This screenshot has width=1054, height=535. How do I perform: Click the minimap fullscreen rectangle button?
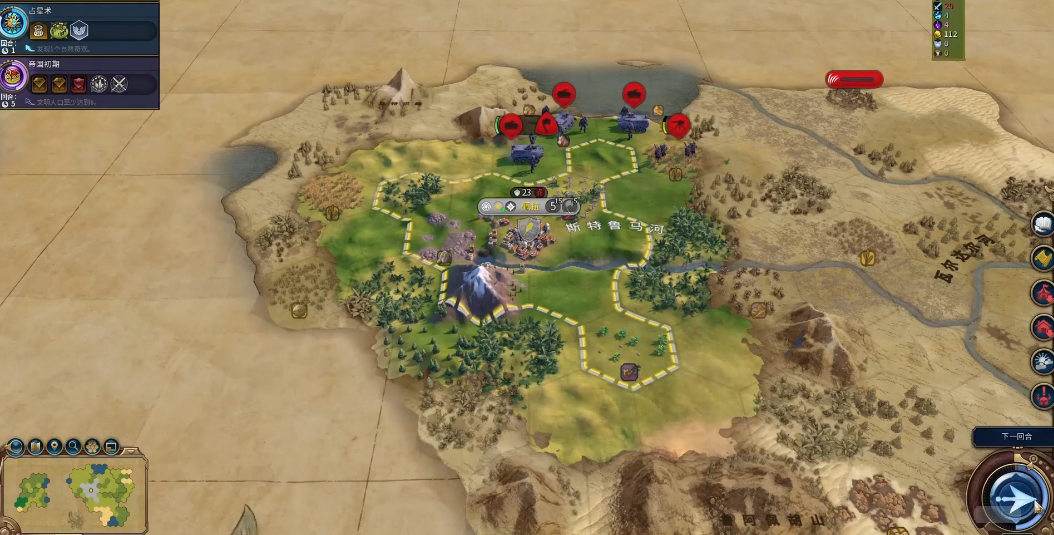[111, 446]
